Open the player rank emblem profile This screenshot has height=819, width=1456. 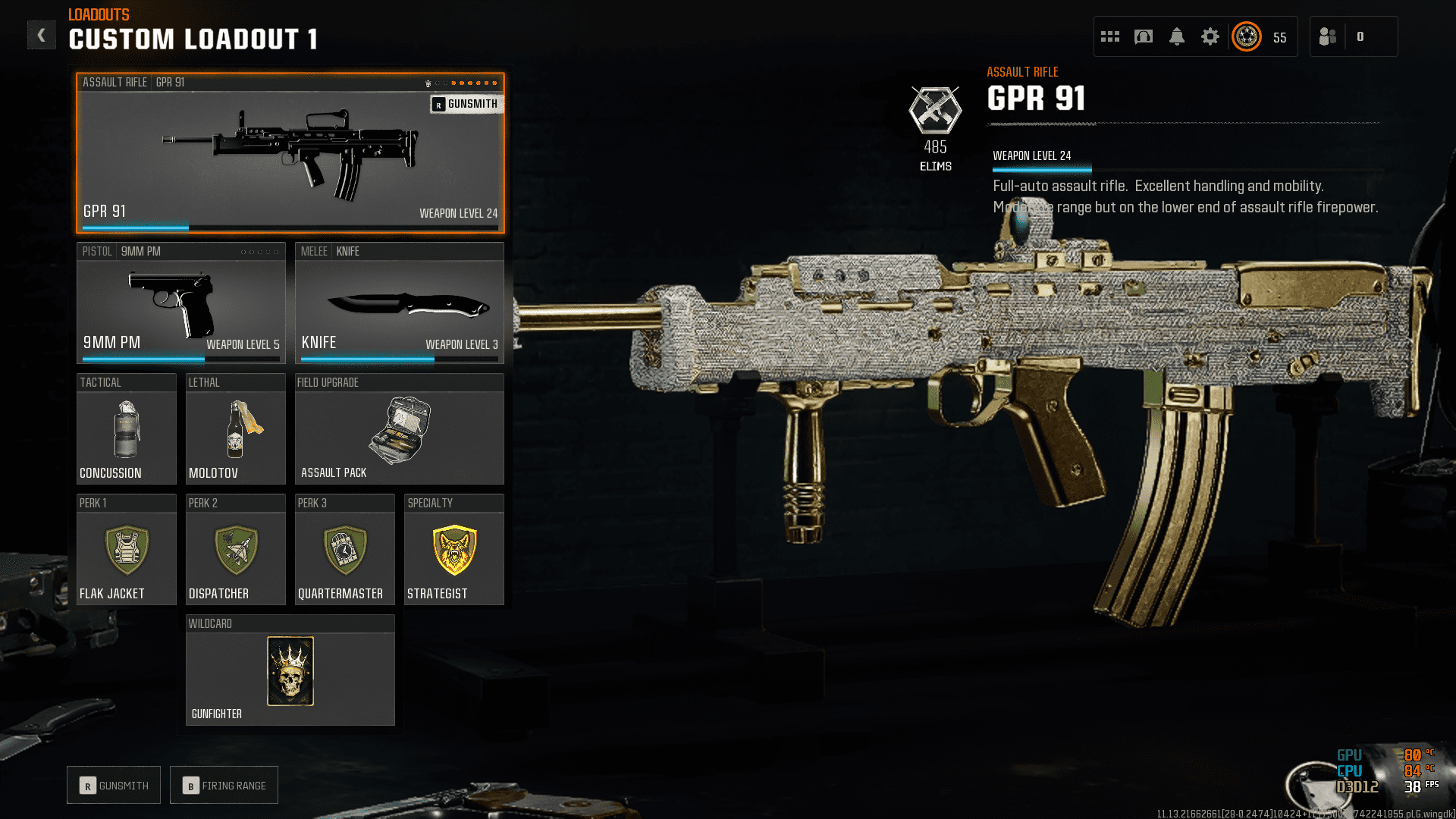(1247, 36)
